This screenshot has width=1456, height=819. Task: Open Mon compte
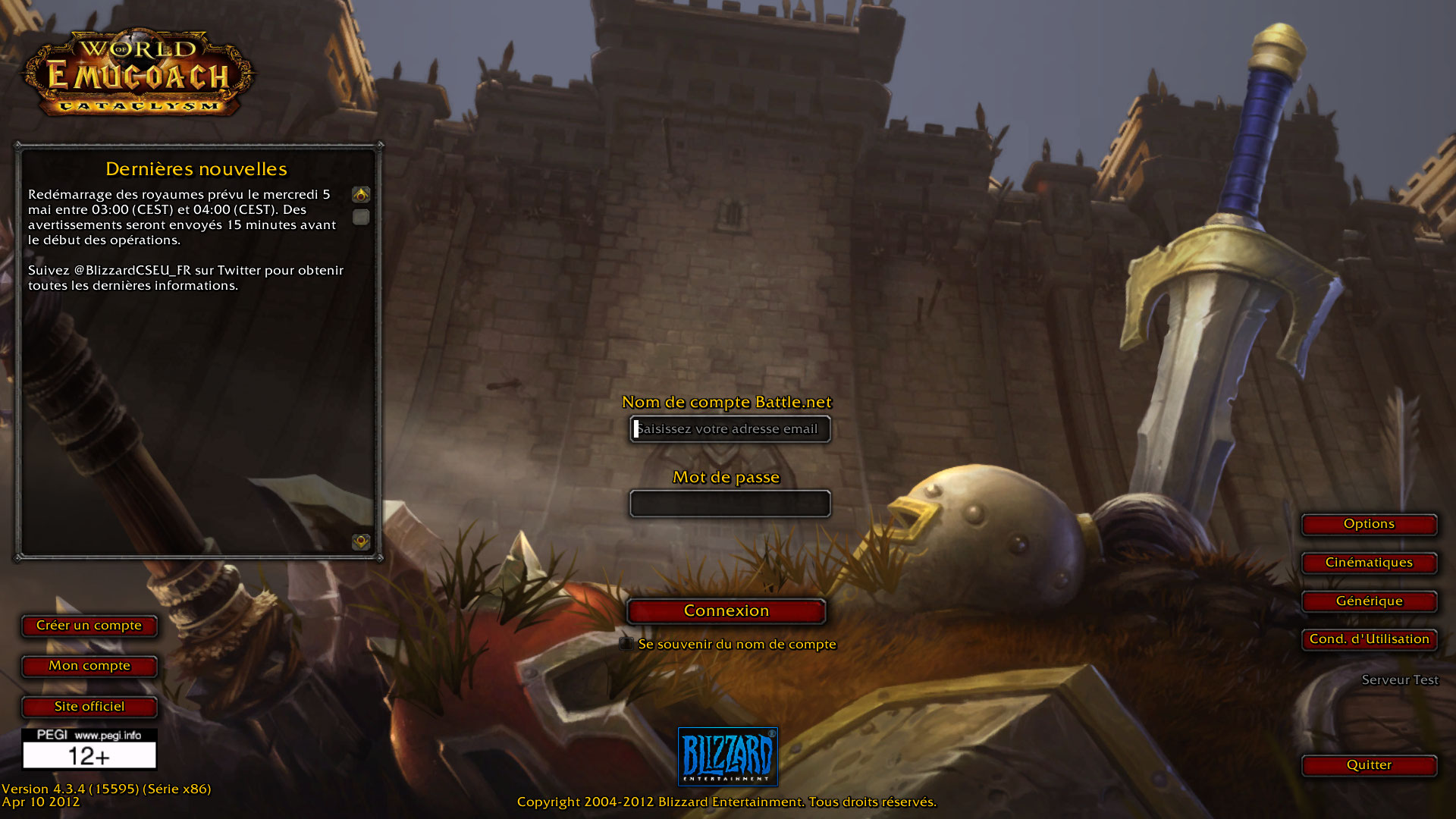(x=89, y=666)
